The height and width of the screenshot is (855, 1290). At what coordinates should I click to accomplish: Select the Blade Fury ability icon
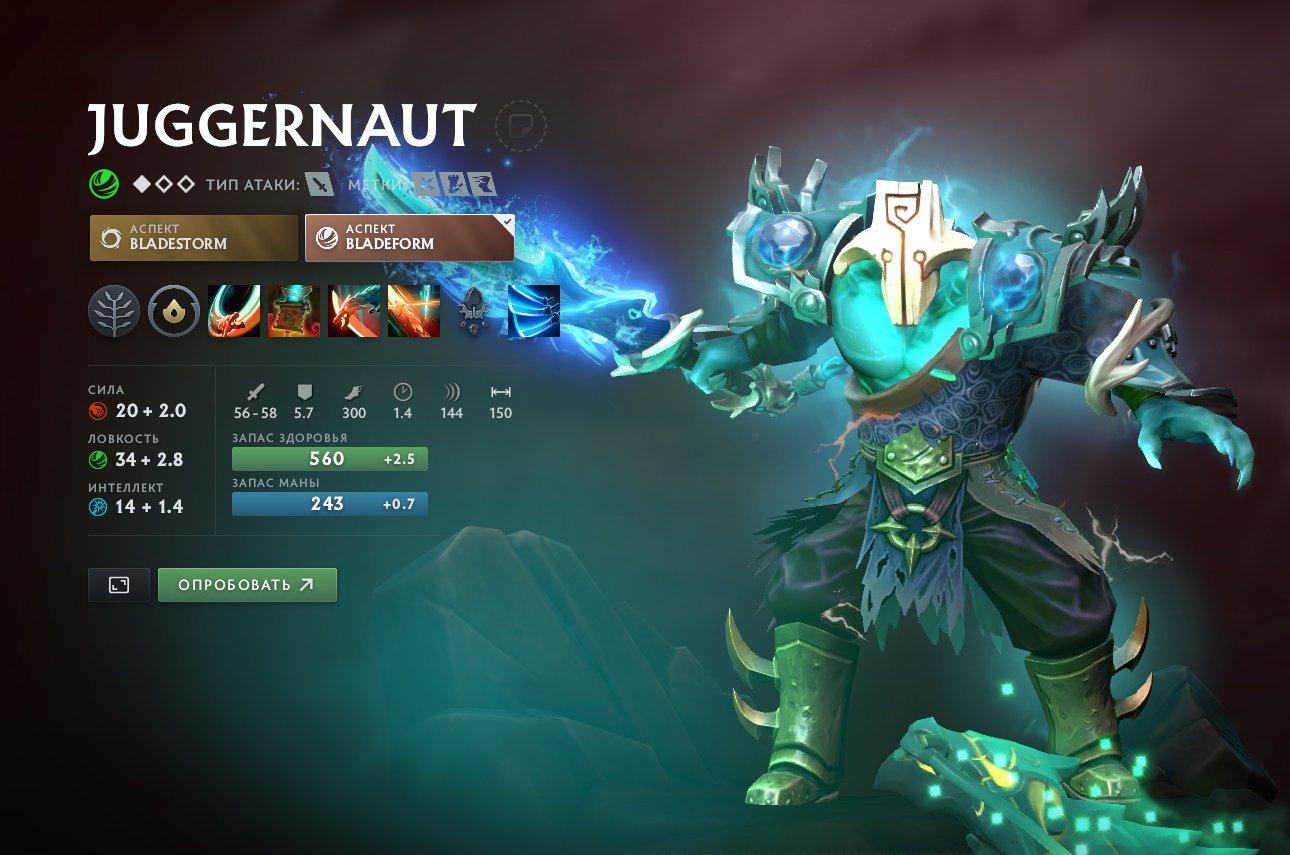pos(233,311)
